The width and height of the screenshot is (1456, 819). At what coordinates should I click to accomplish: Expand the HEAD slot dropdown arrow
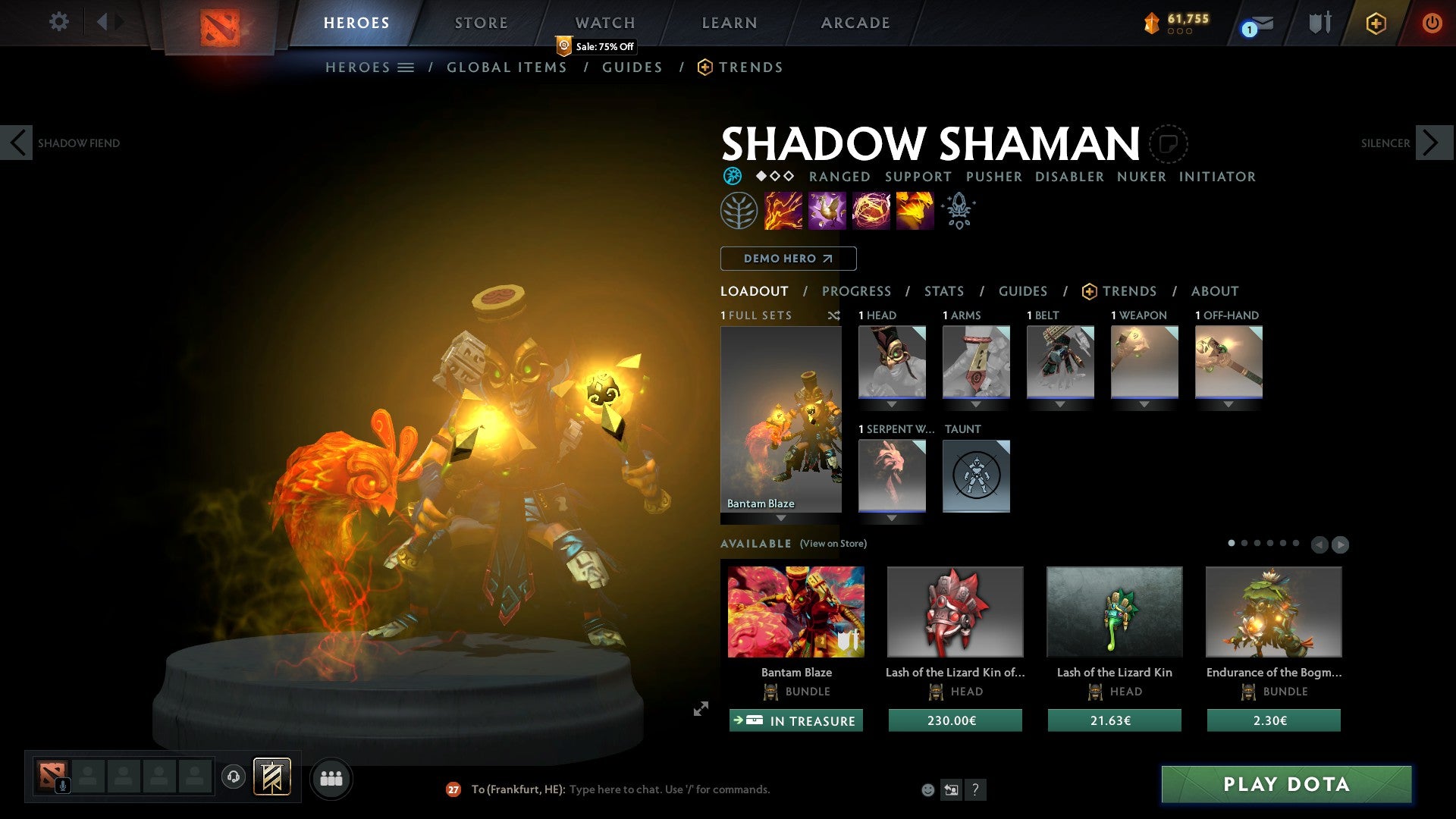pos(891,404)
